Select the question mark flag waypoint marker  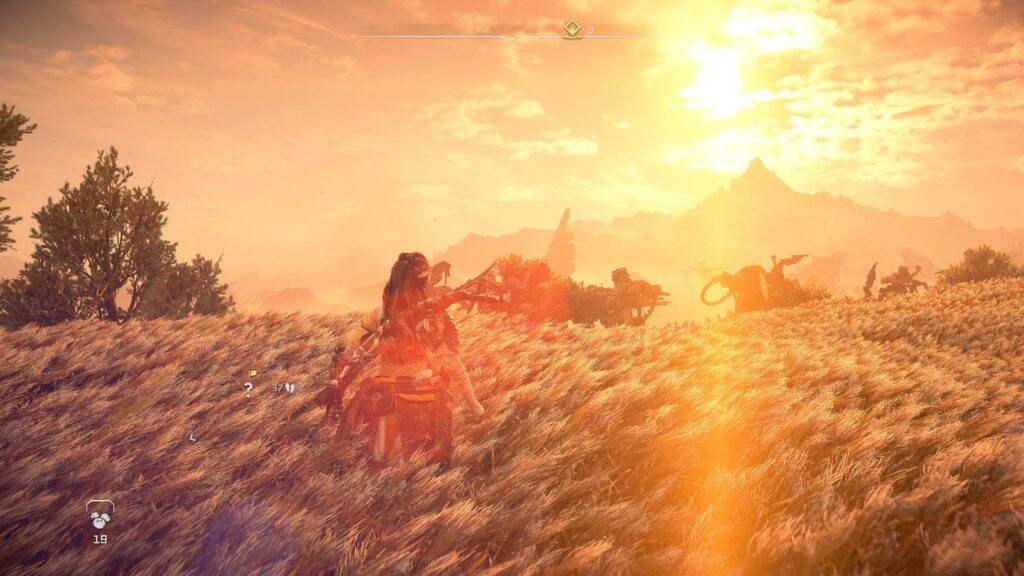249,385
